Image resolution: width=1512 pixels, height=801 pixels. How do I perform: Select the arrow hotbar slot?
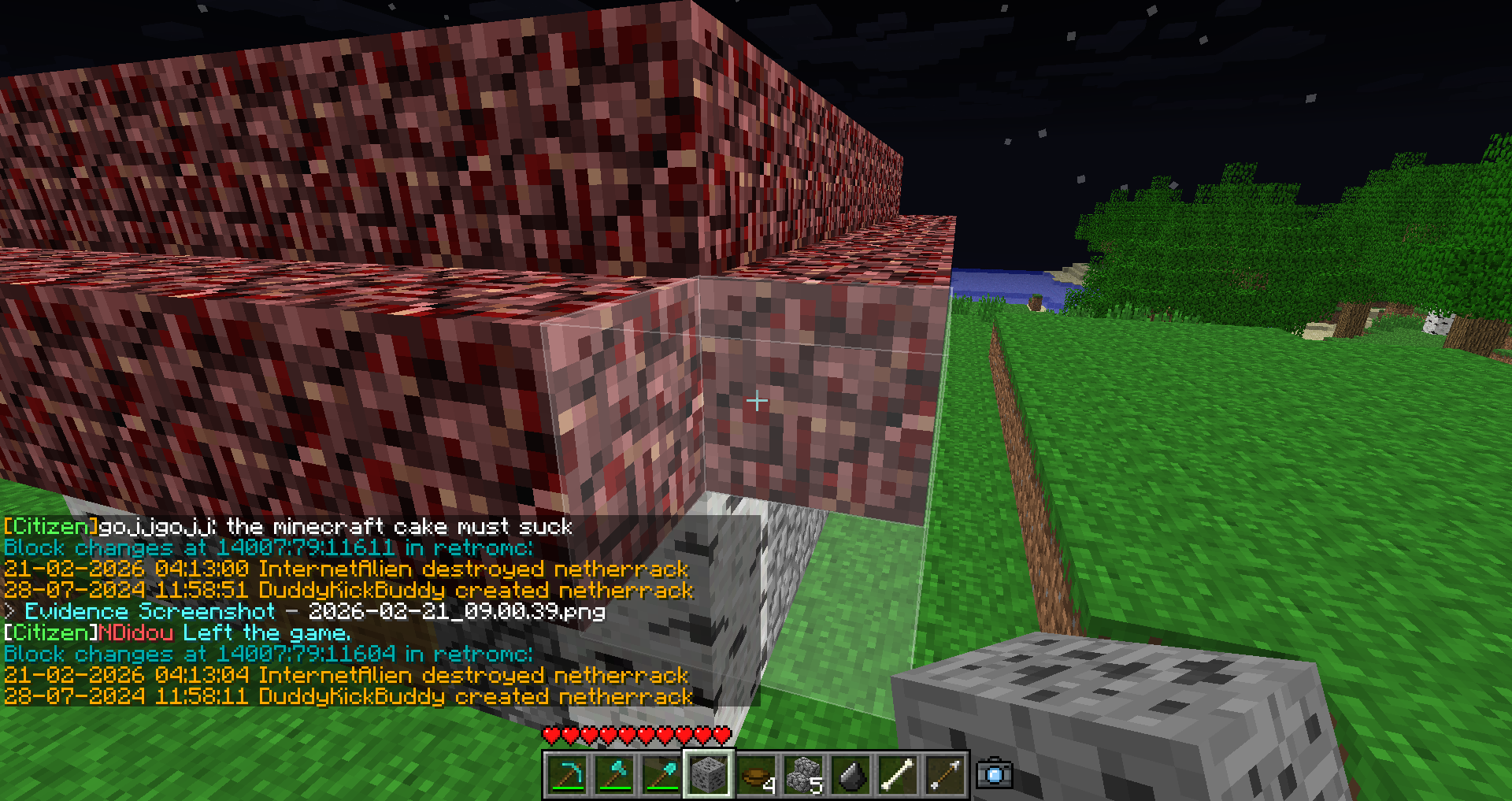[x=945, y=775]
